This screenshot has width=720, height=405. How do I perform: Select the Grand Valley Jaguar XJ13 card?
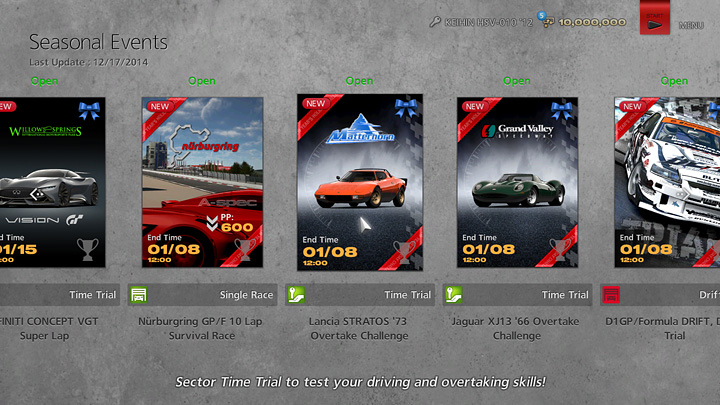tap(518, 182)
